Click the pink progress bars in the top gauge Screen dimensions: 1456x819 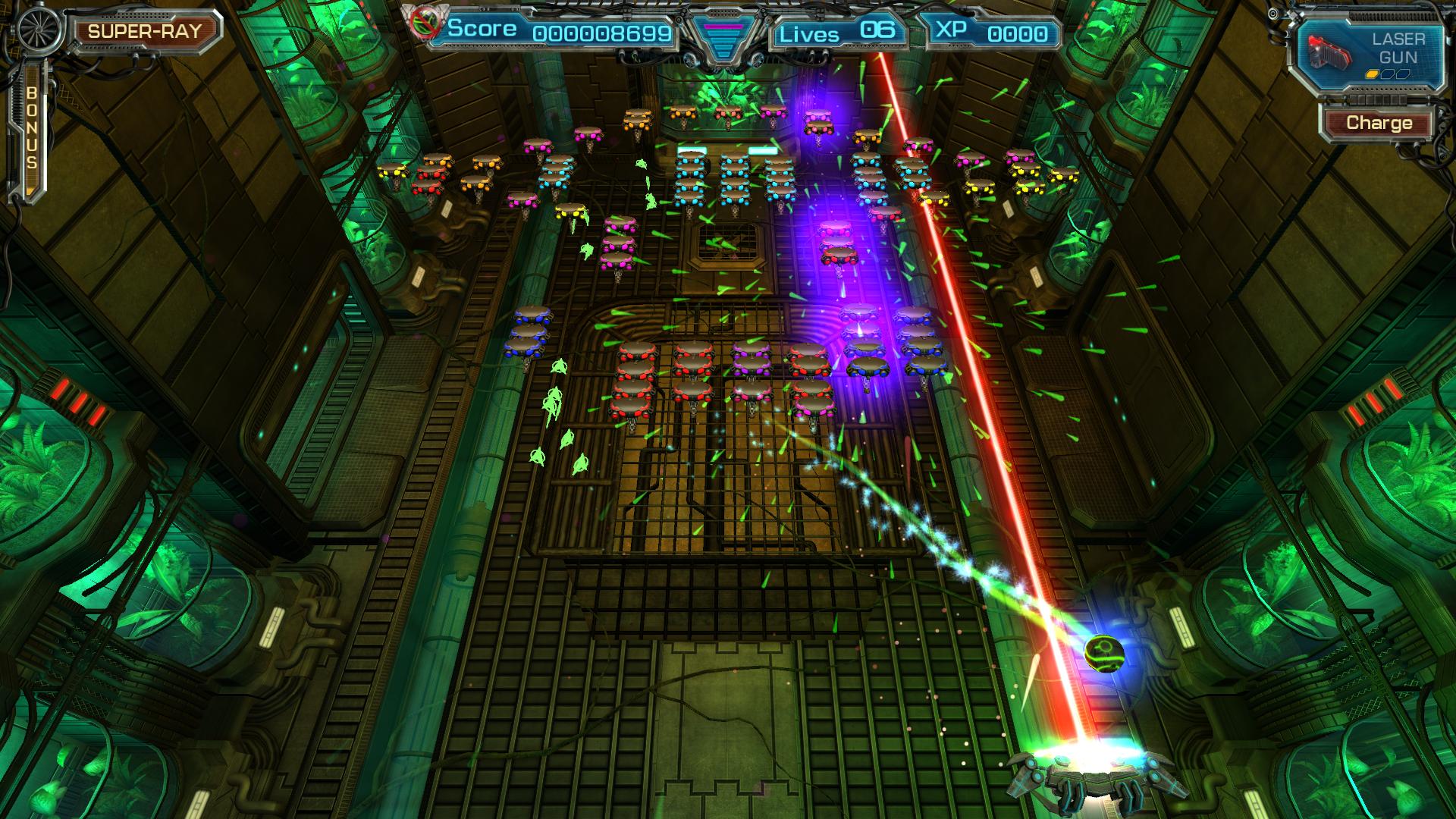click(723, 27)
